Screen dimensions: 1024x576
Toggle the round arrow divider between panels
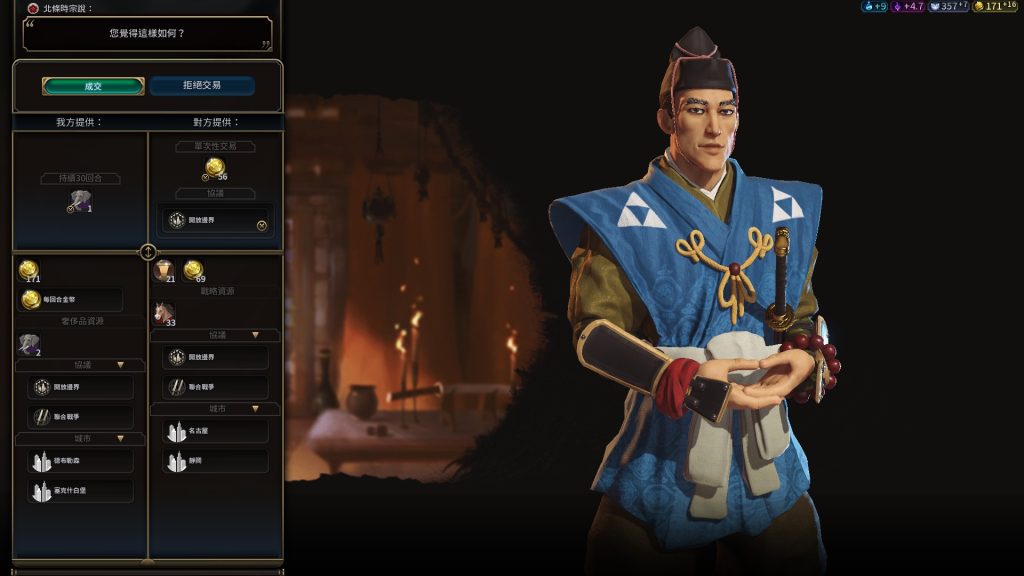point(148,252)
